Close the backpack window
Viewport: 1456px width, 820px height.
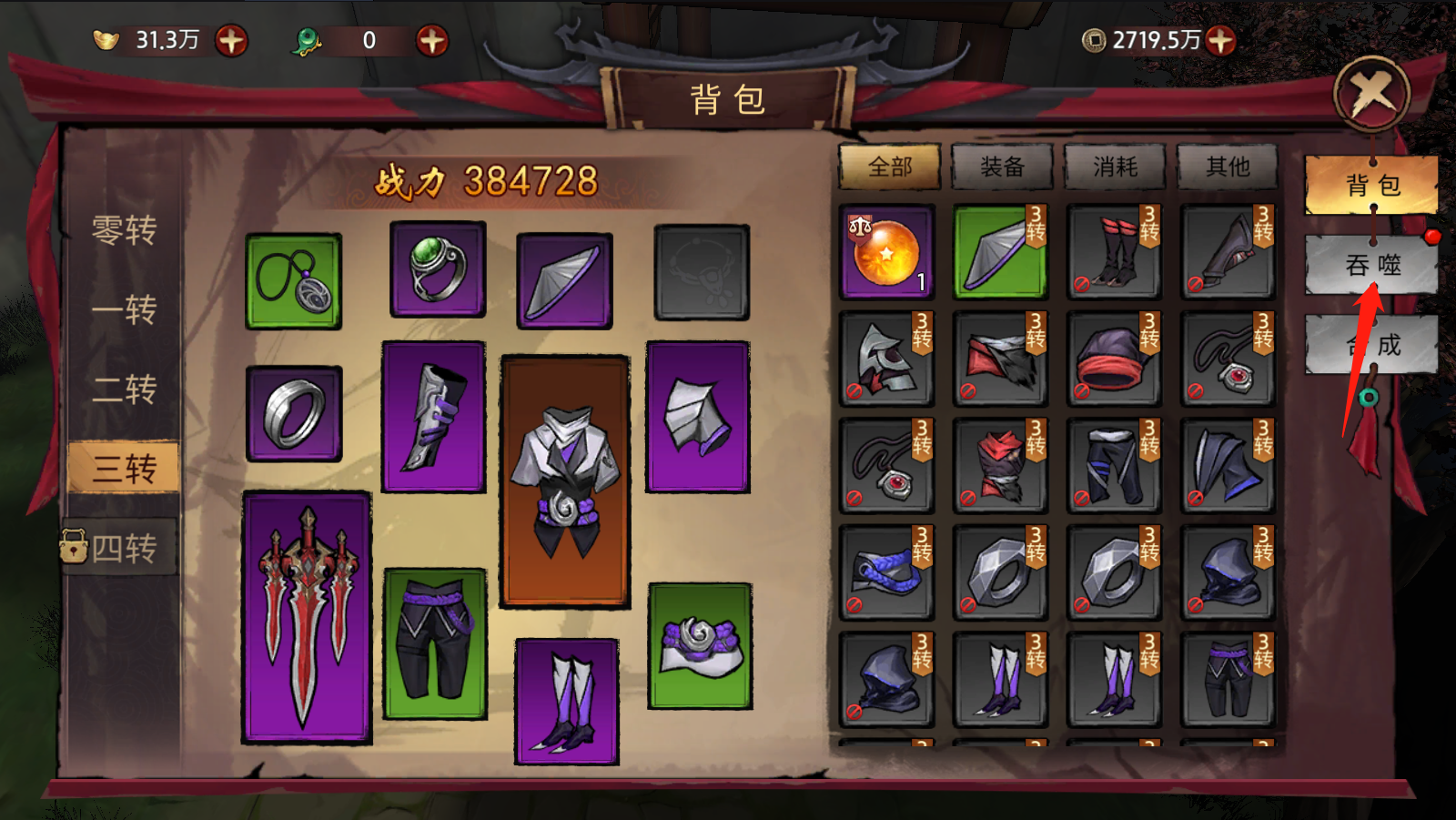pyautogui.click(x=1371, y=93)
